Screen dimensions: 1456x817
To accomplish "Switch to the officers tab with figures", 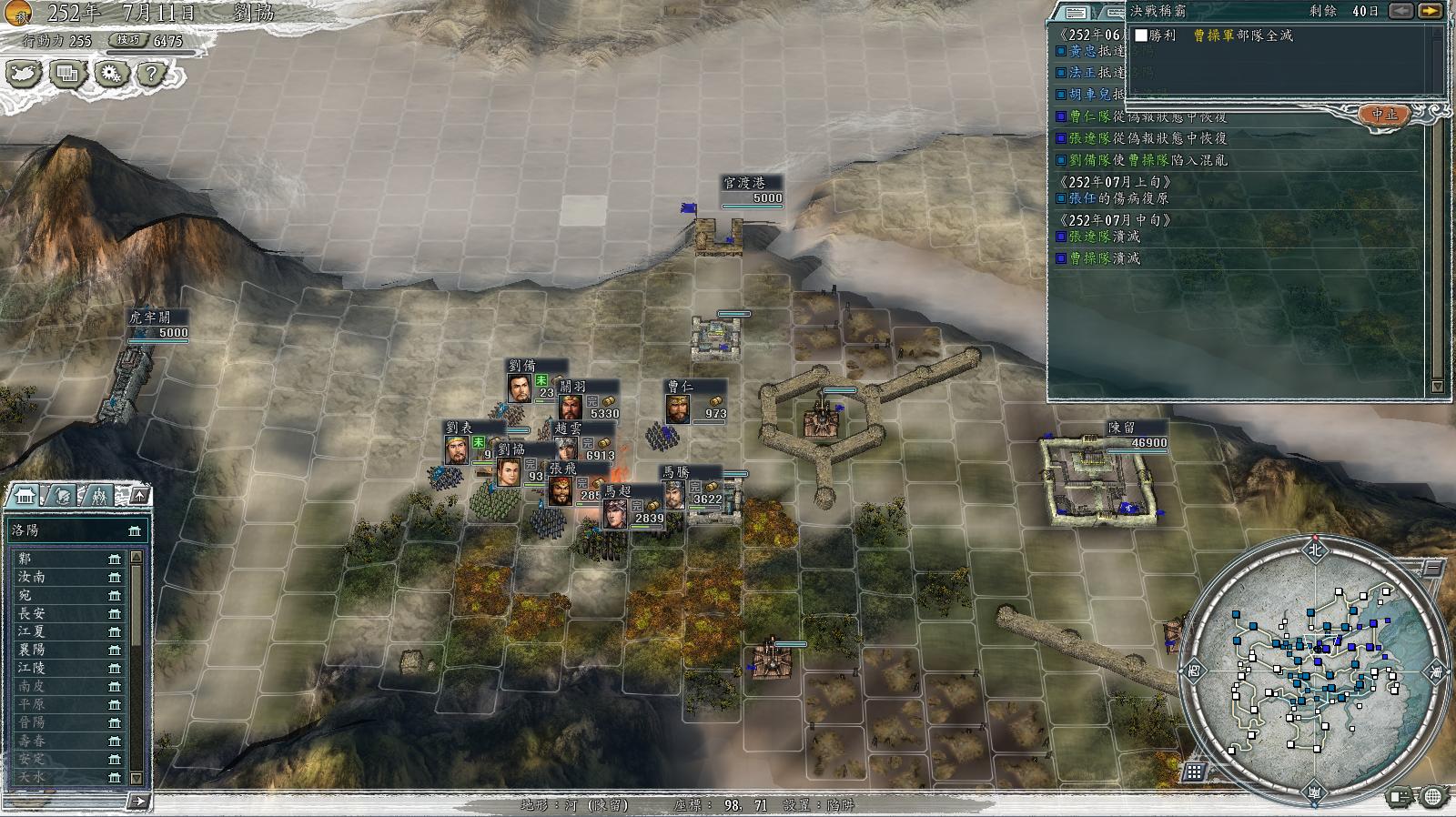I will [x=99, y=495].
